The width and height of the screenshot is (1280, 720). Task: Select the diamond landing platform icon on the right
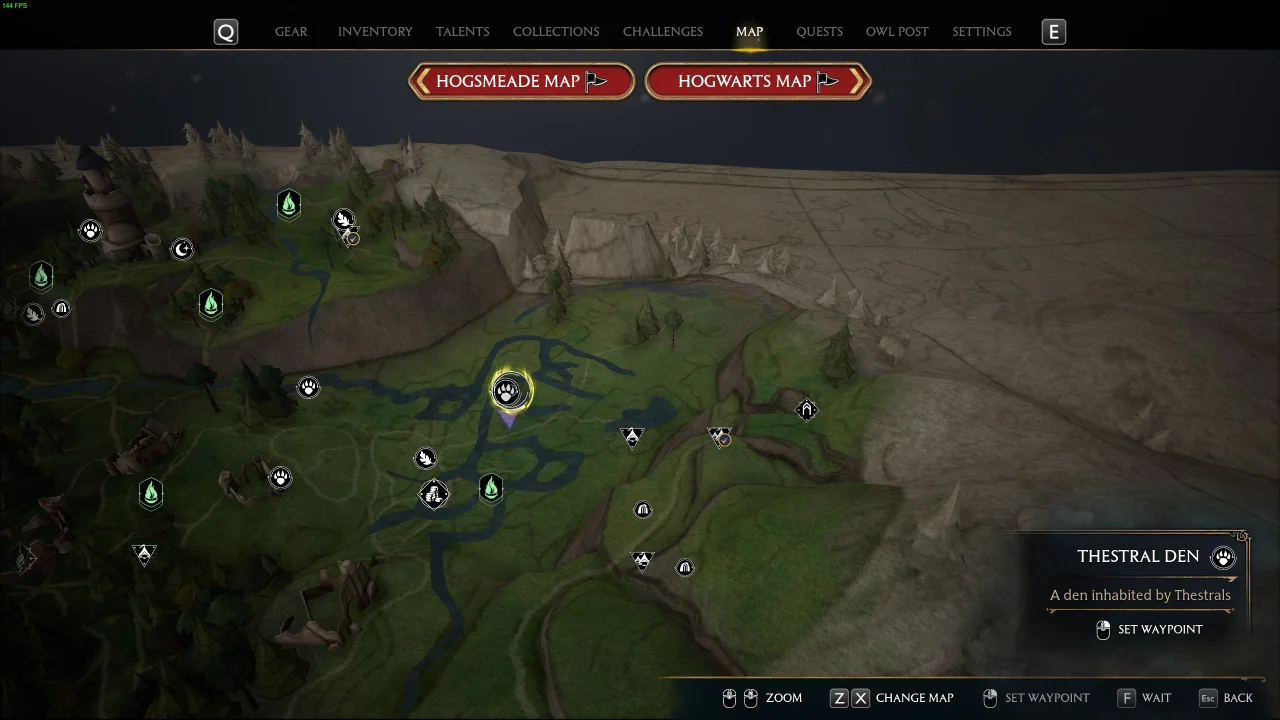click(806, 409)
